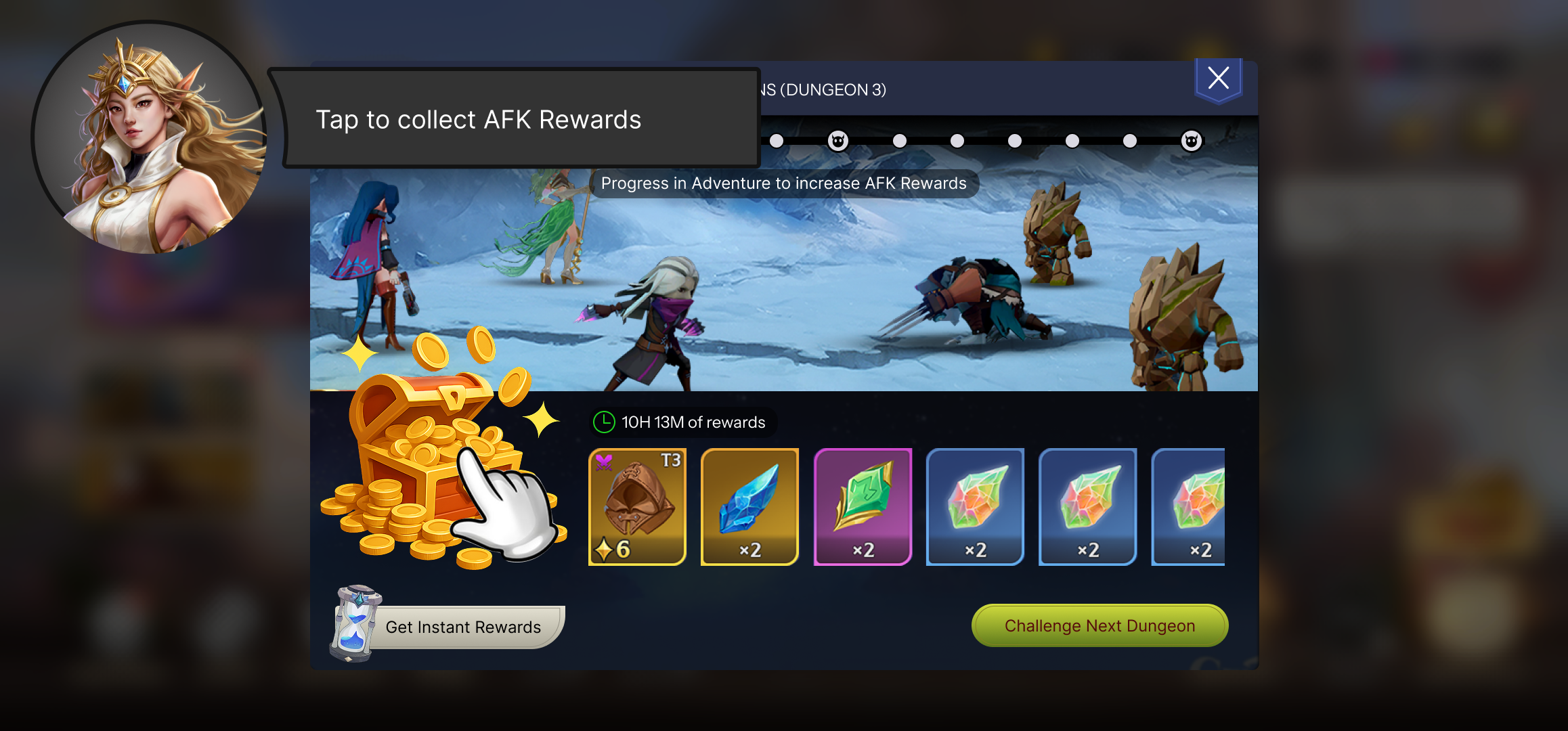Start Challenge Next Dungeon
The height and width of the screenshot is (731, 1568).
(x=1099, y=625)
